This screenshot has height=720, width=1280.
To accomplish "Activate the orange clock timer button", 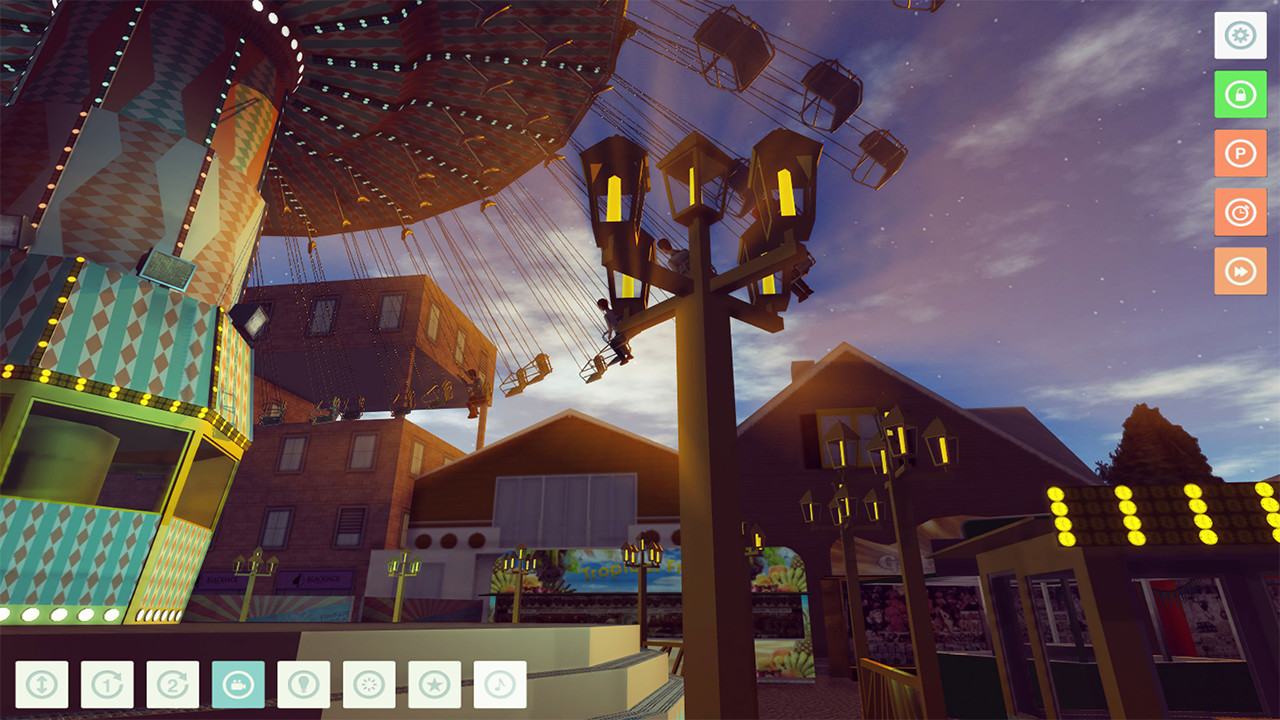I will (1240, 213).
